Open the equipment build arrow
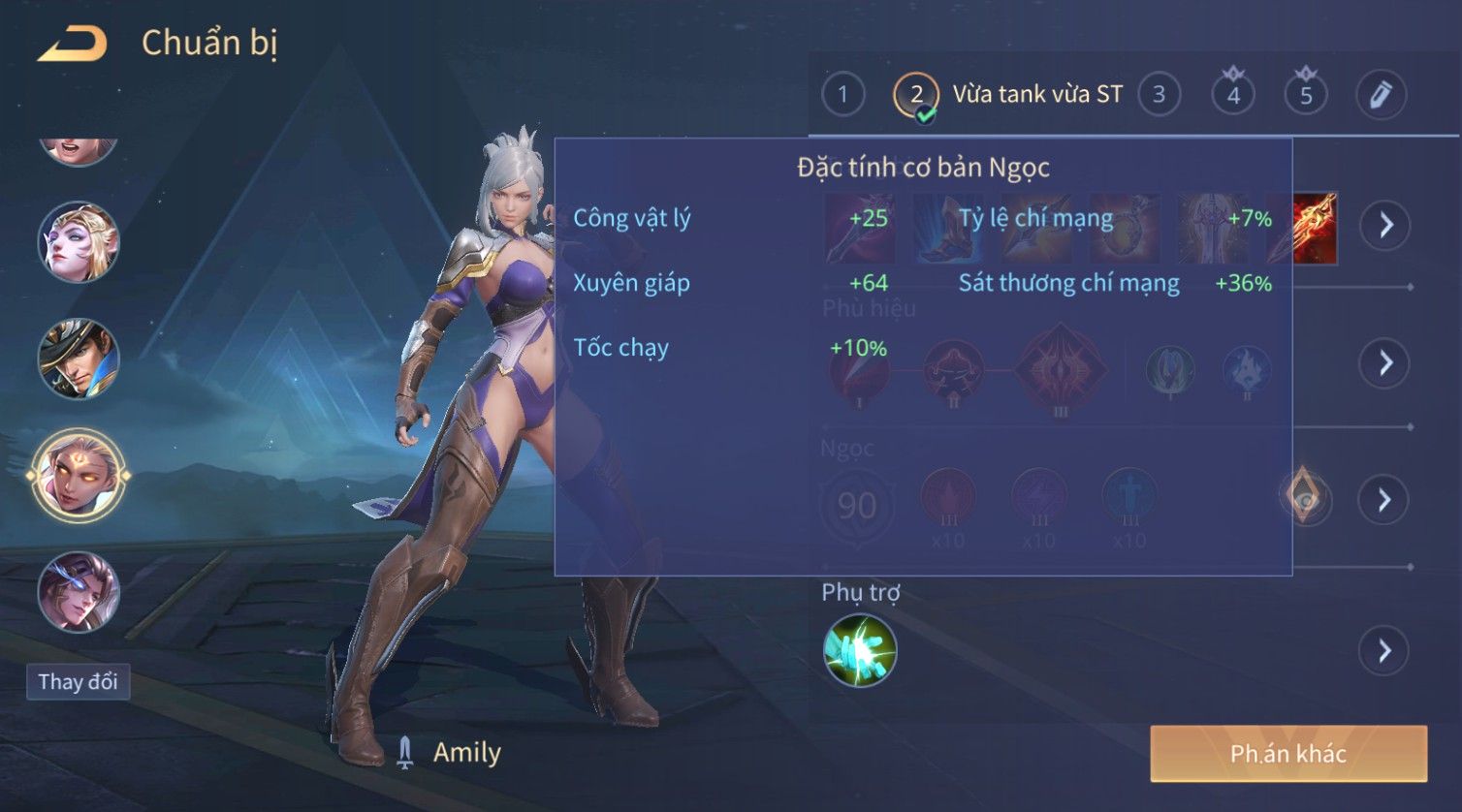This screenshot has width=1462, height=812. 1385,226
